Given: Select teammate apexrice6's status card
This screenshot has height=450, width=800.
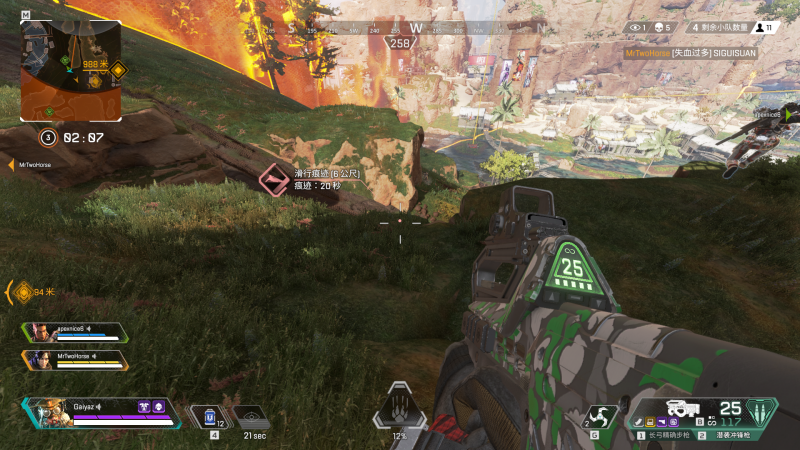Looking at the screenshot, I should [75, 332].
